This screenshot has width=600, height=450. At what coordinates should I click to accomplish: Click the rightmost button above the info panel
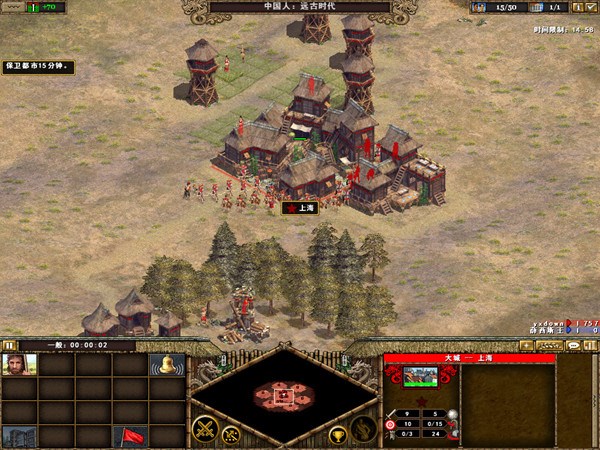[x=591, y=345]
